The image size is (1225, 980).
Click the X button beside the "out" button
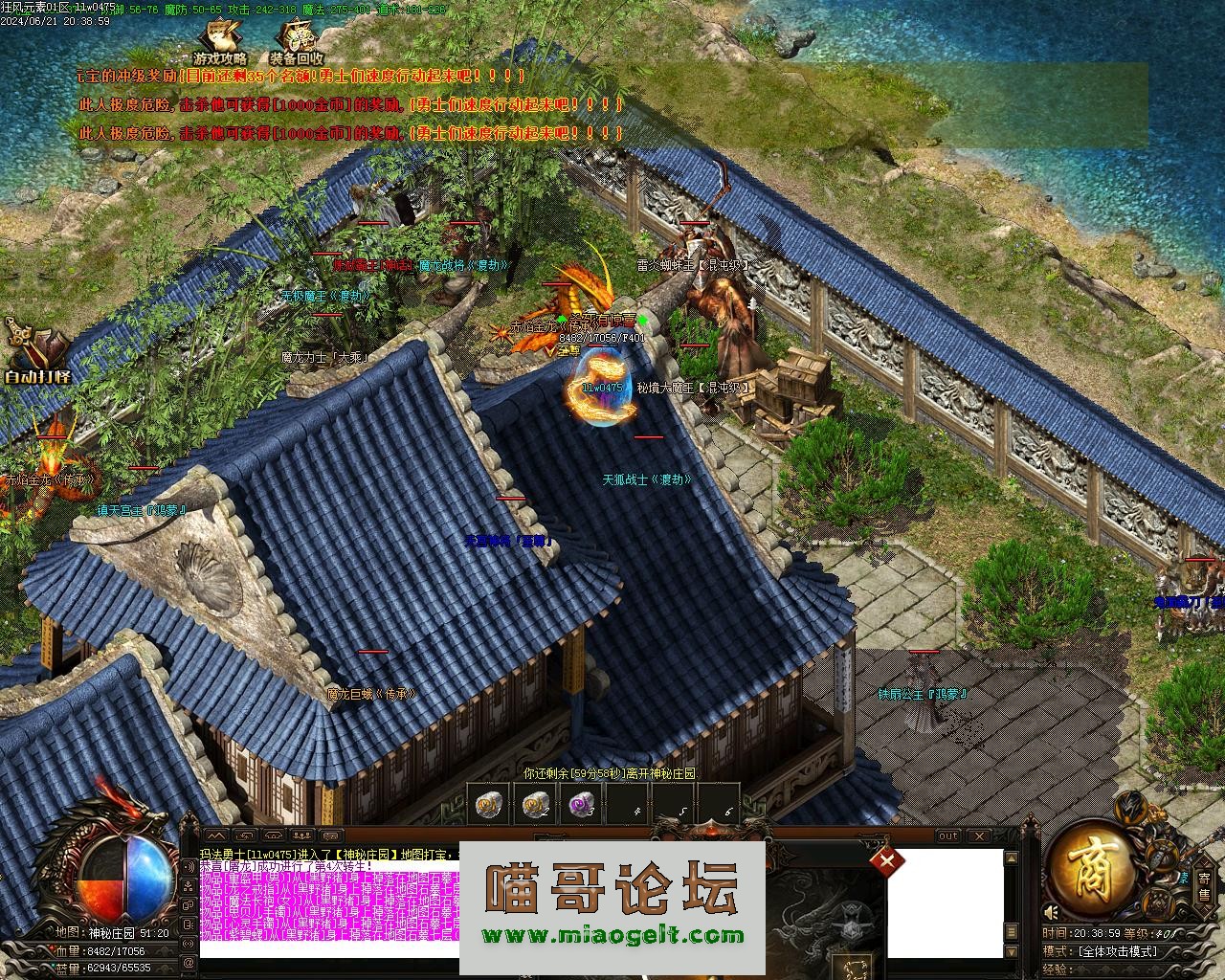(979, 835)
